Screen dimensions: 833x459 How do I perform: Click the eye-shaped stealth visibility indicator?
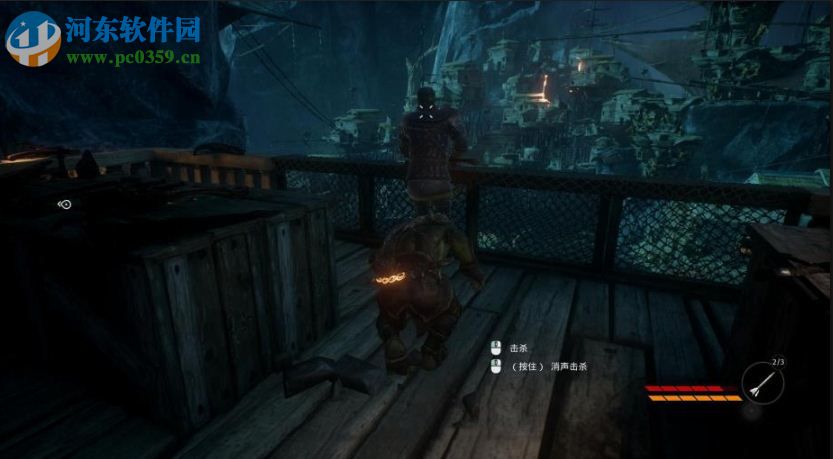click(65, 204)
